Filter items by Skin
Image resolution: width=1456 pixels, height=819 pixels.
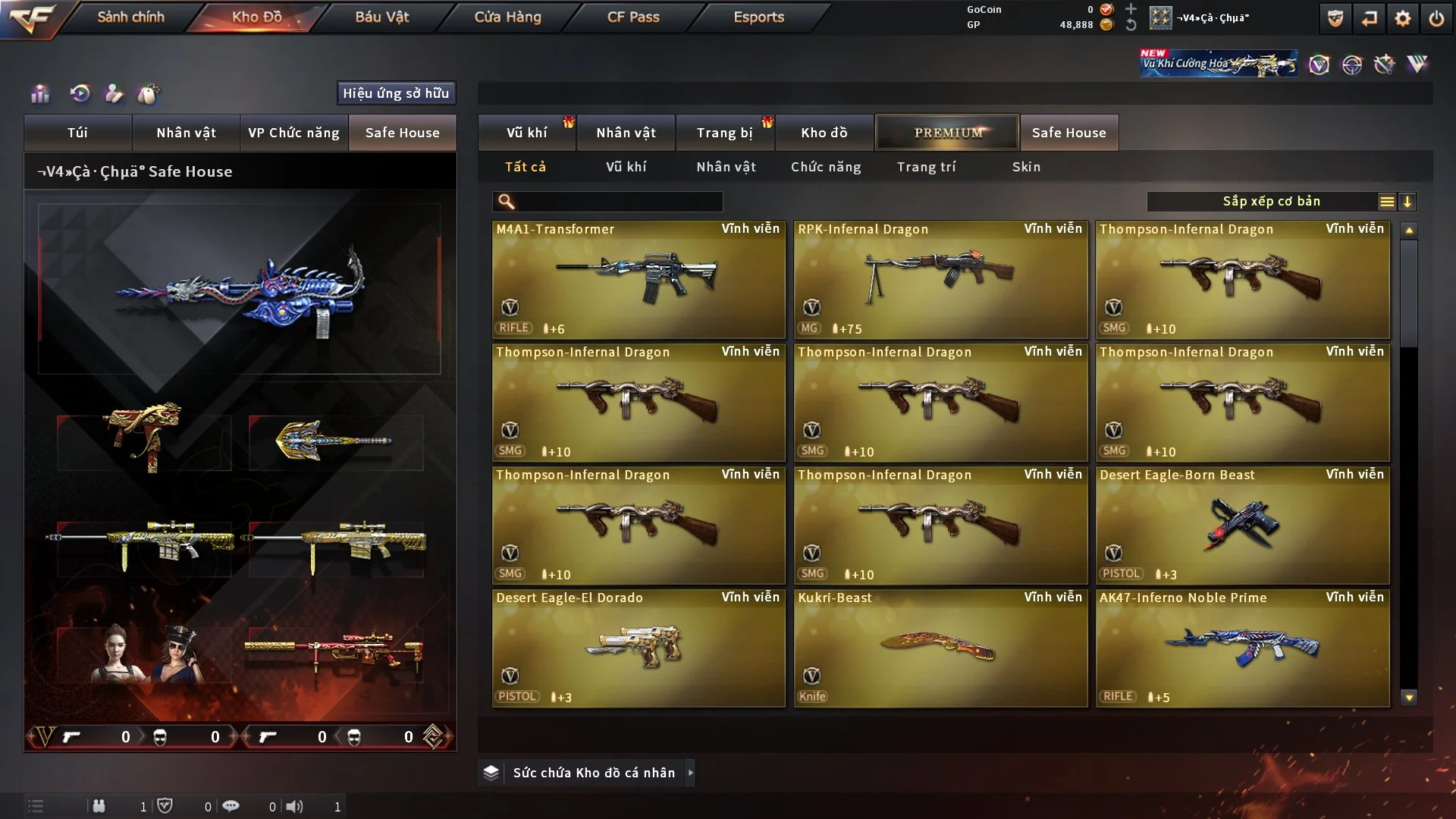click(x=1026, y=167)
